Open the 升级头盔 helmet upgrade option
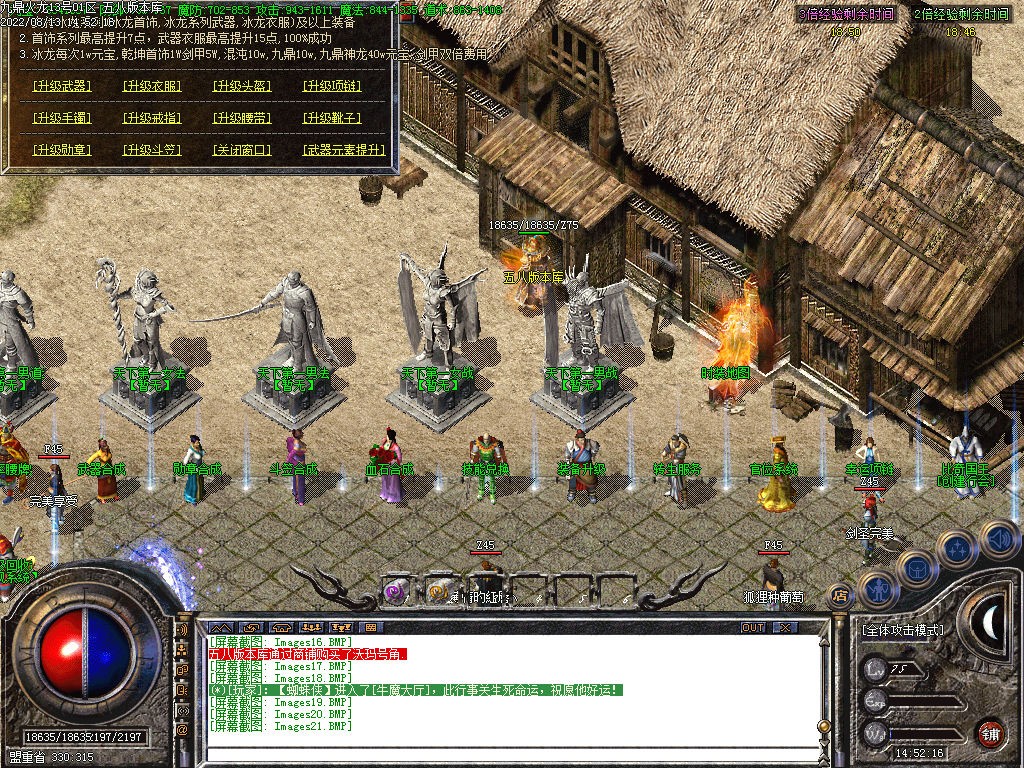Image resolution: width=1024 pixels, height=768 pixels. [242, 86]
